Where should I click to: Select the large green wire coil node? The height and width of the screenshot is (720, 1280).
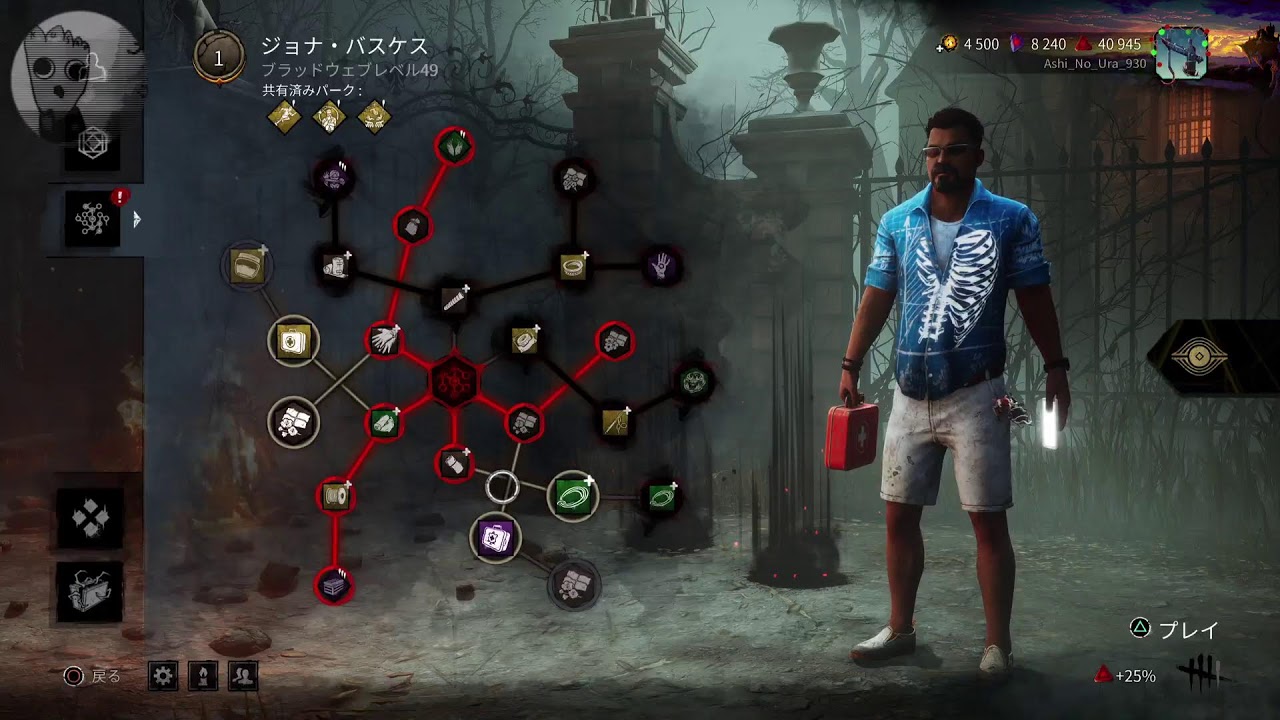pyautogui.click(x=572, y=494)
